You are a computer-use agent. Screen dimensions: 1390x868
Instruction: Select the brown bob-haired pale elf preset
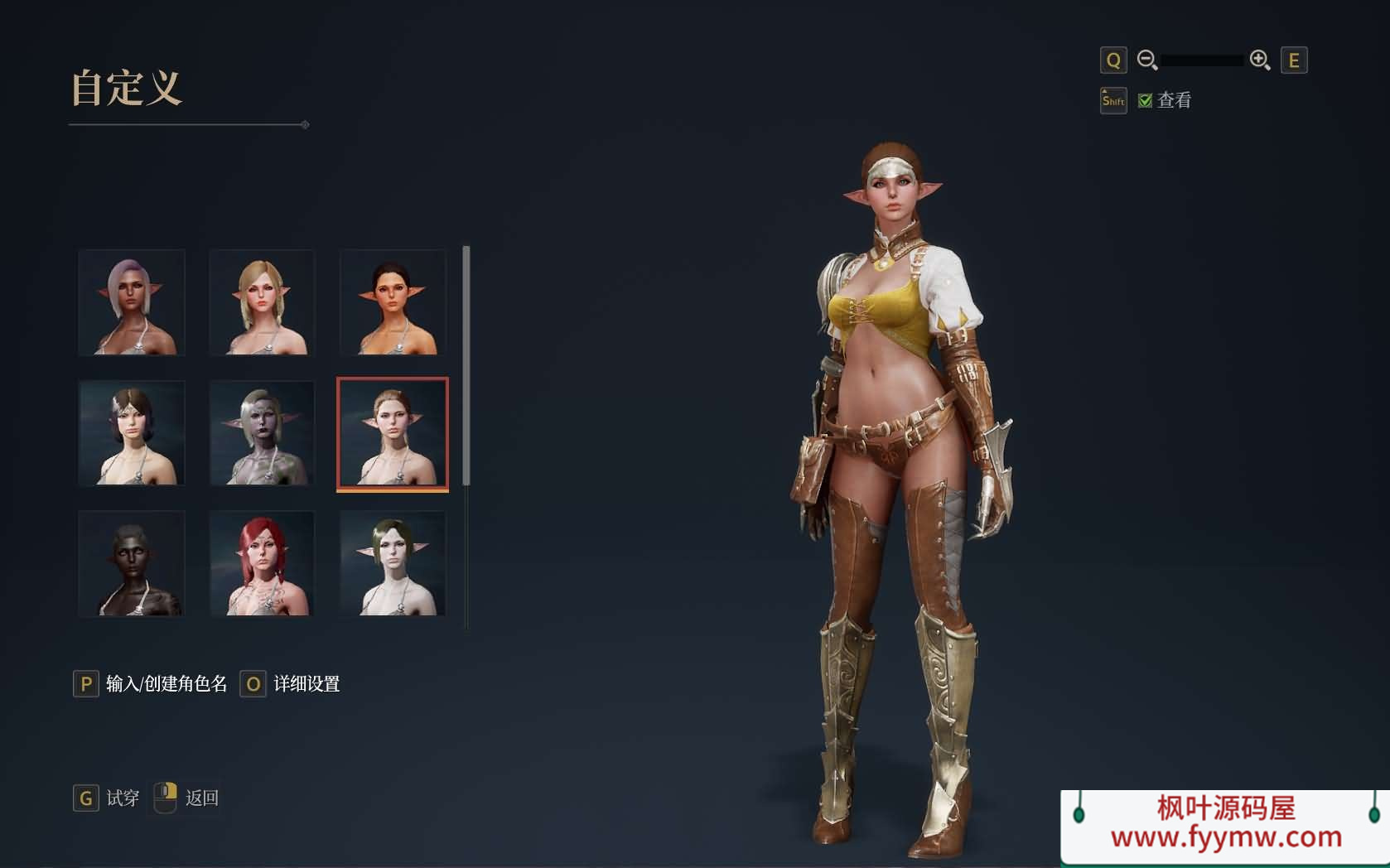(x=132, y=433)
